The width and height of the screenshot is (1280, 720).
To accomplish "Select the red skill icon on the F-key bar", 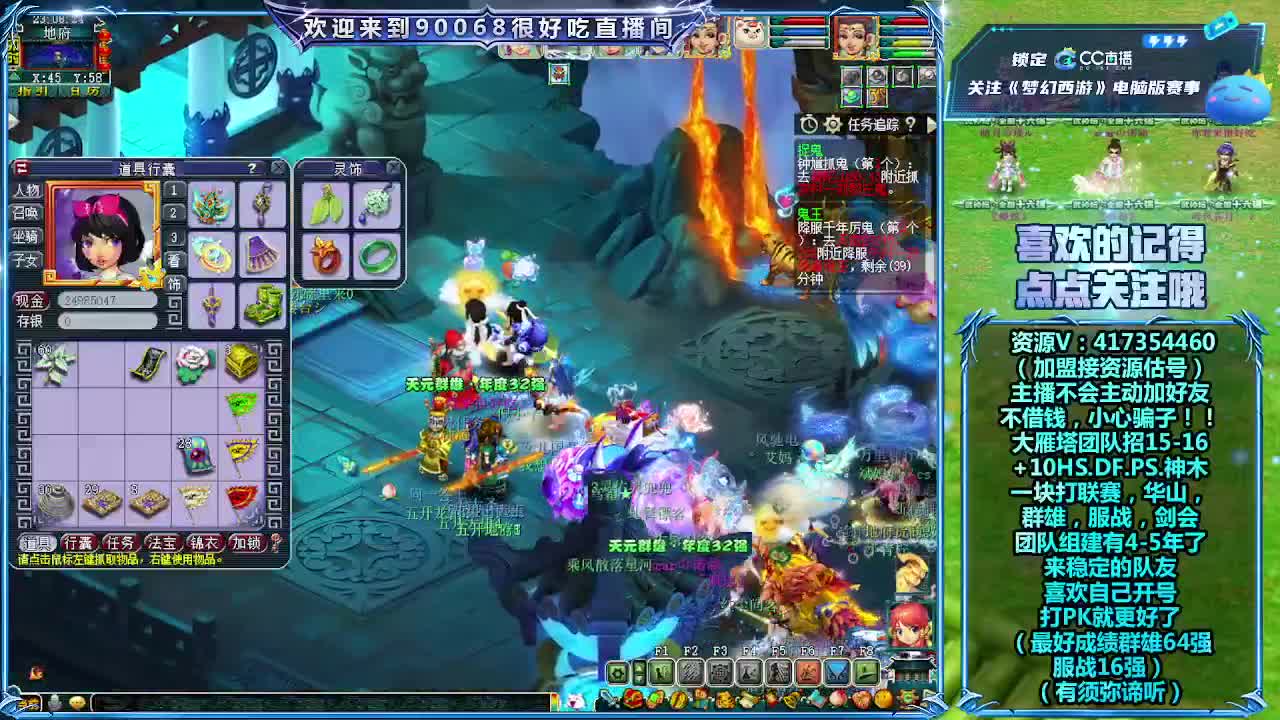I will [809, 672].
